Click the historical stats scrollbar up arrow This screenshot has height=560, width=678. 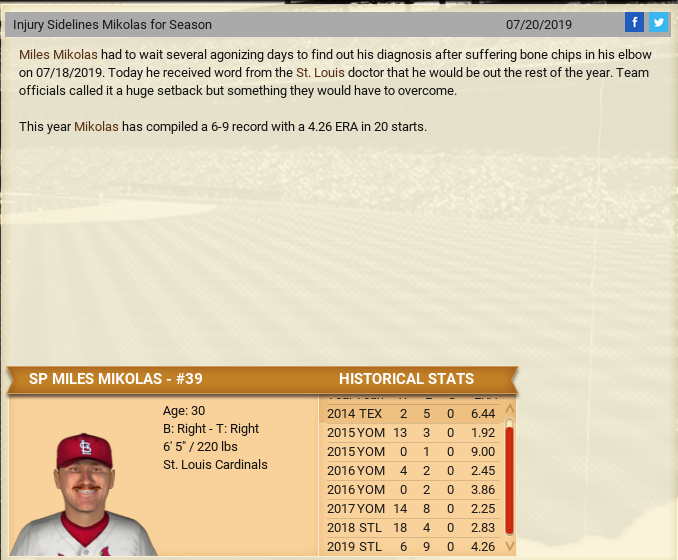(510, 409)
